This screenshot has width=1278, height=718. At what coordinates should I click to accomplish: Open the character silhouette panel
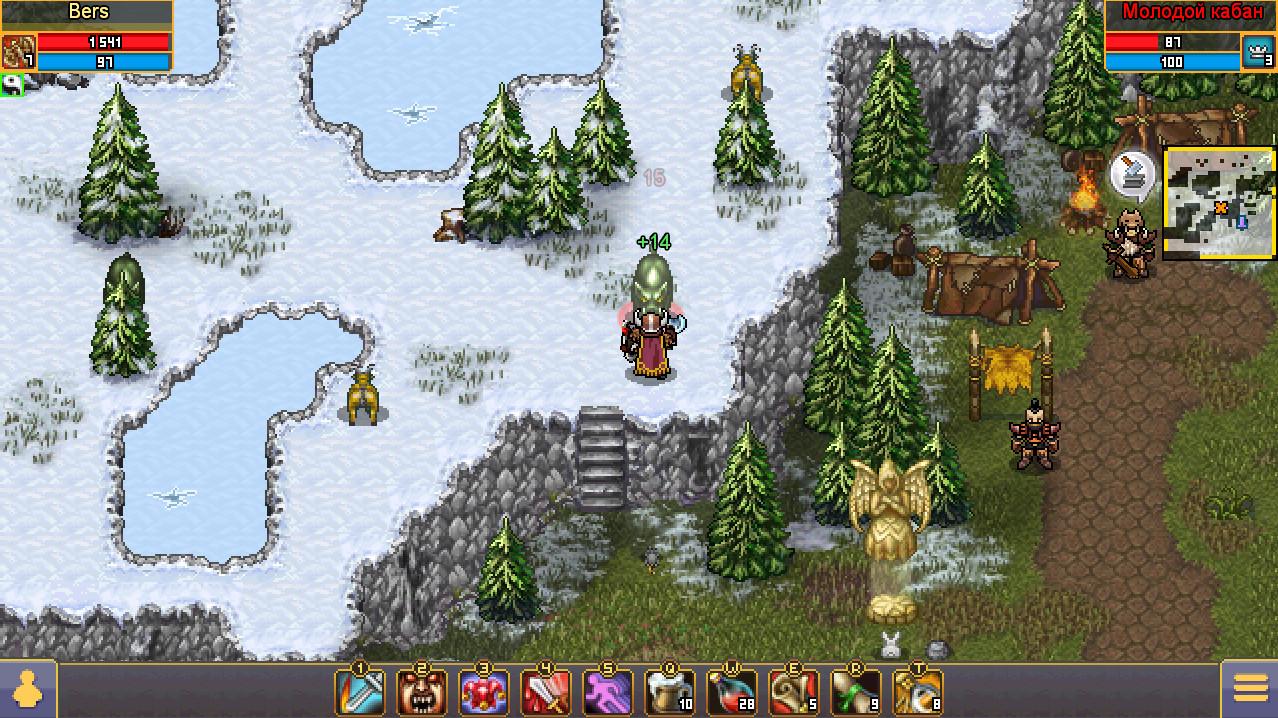[26, 690]
